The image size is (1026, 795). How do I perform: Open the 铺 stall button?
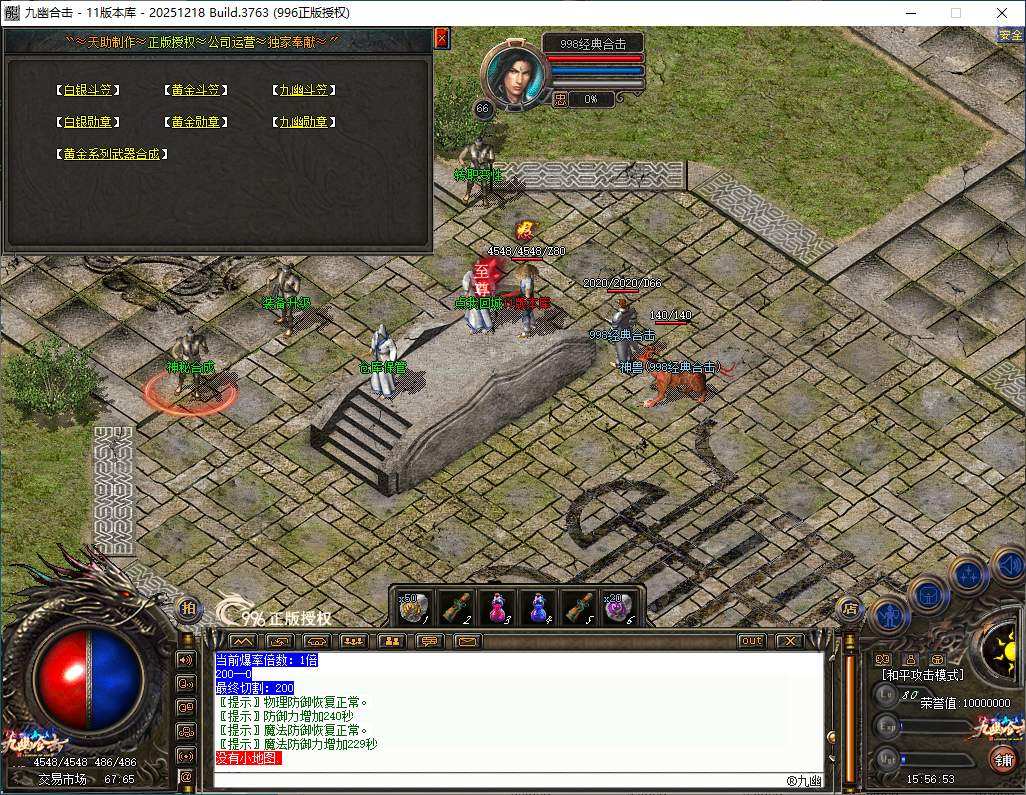[1001, 758]
